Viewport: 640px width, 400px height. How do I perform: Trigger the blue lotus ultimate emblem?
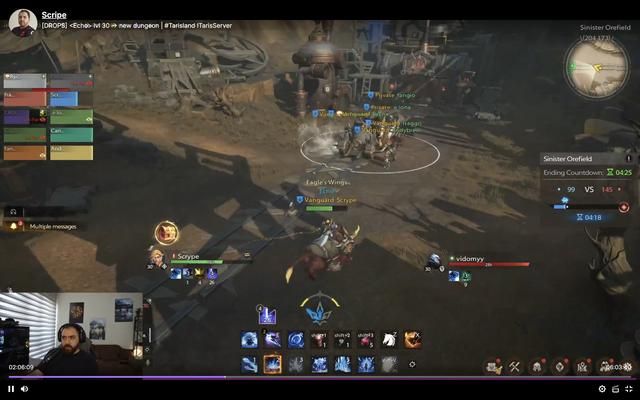pyautogui.click(x=319, y=312)
